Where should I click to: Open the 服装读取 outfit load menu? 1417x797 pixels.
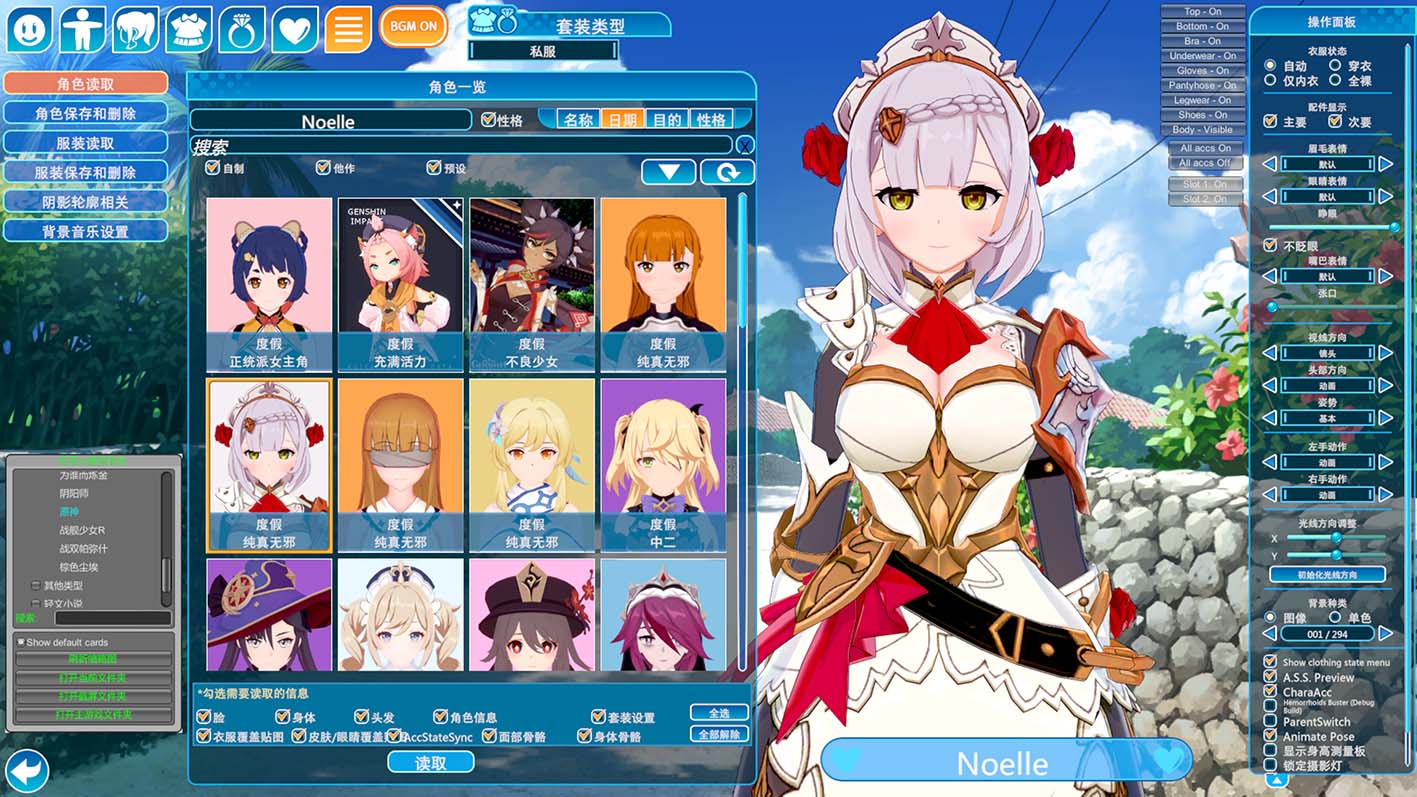(x=85, y=143)
